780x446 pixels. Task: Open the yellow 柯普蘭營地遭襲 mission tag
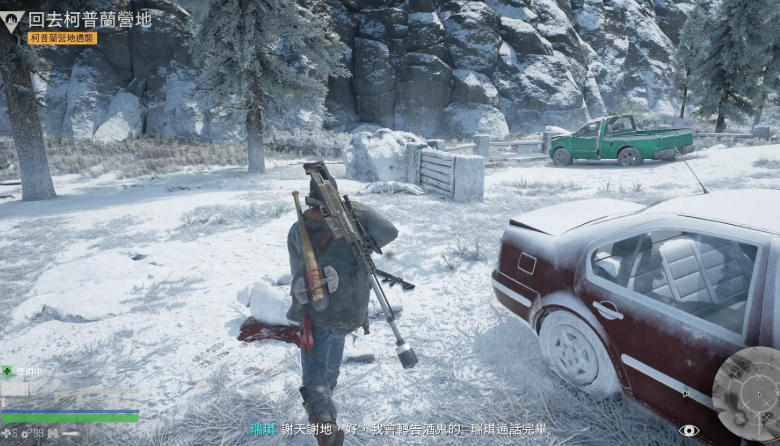(63, 38)
